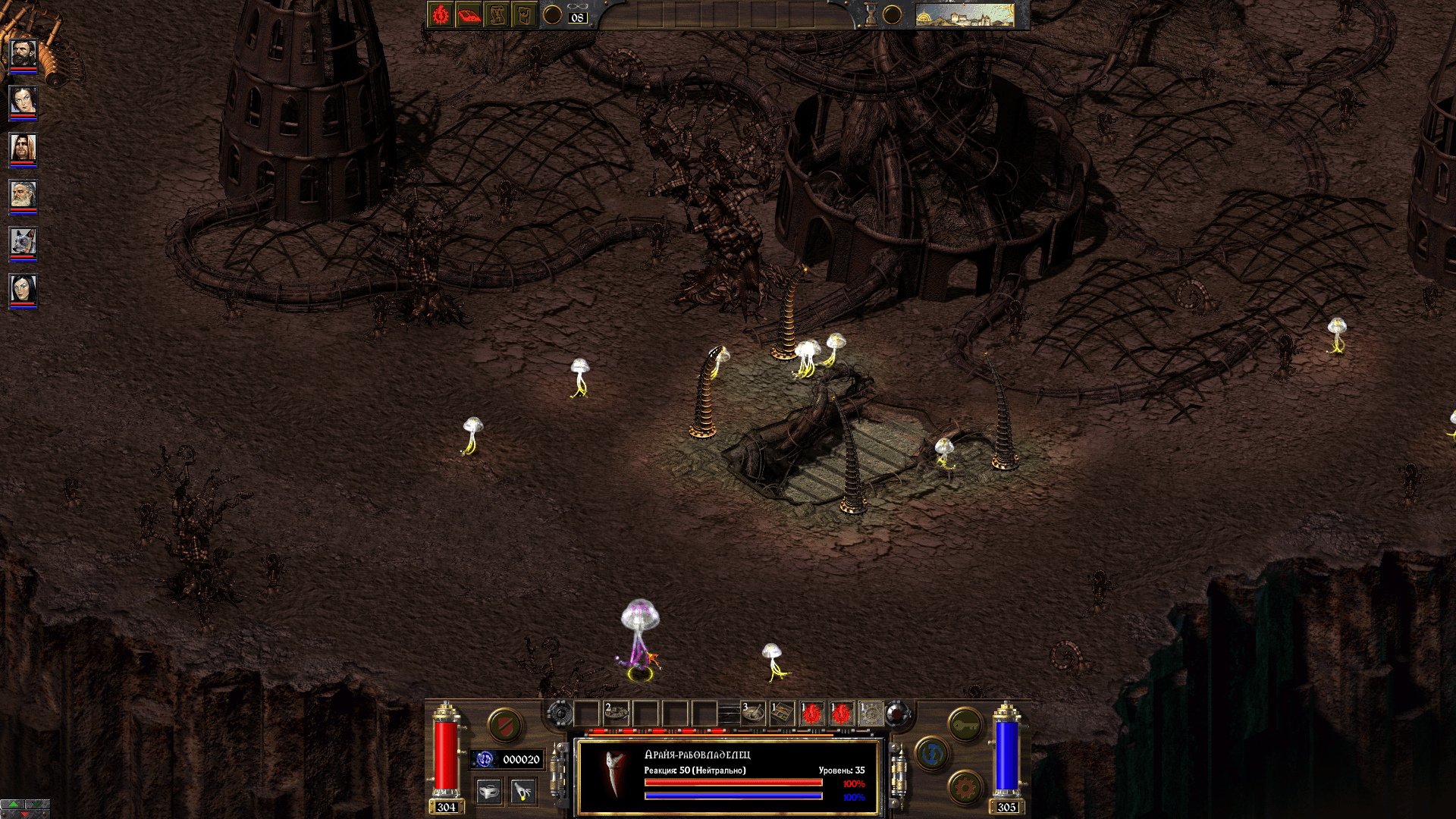Open the sleep menu via the red bed icon

(x=469, y=14)
